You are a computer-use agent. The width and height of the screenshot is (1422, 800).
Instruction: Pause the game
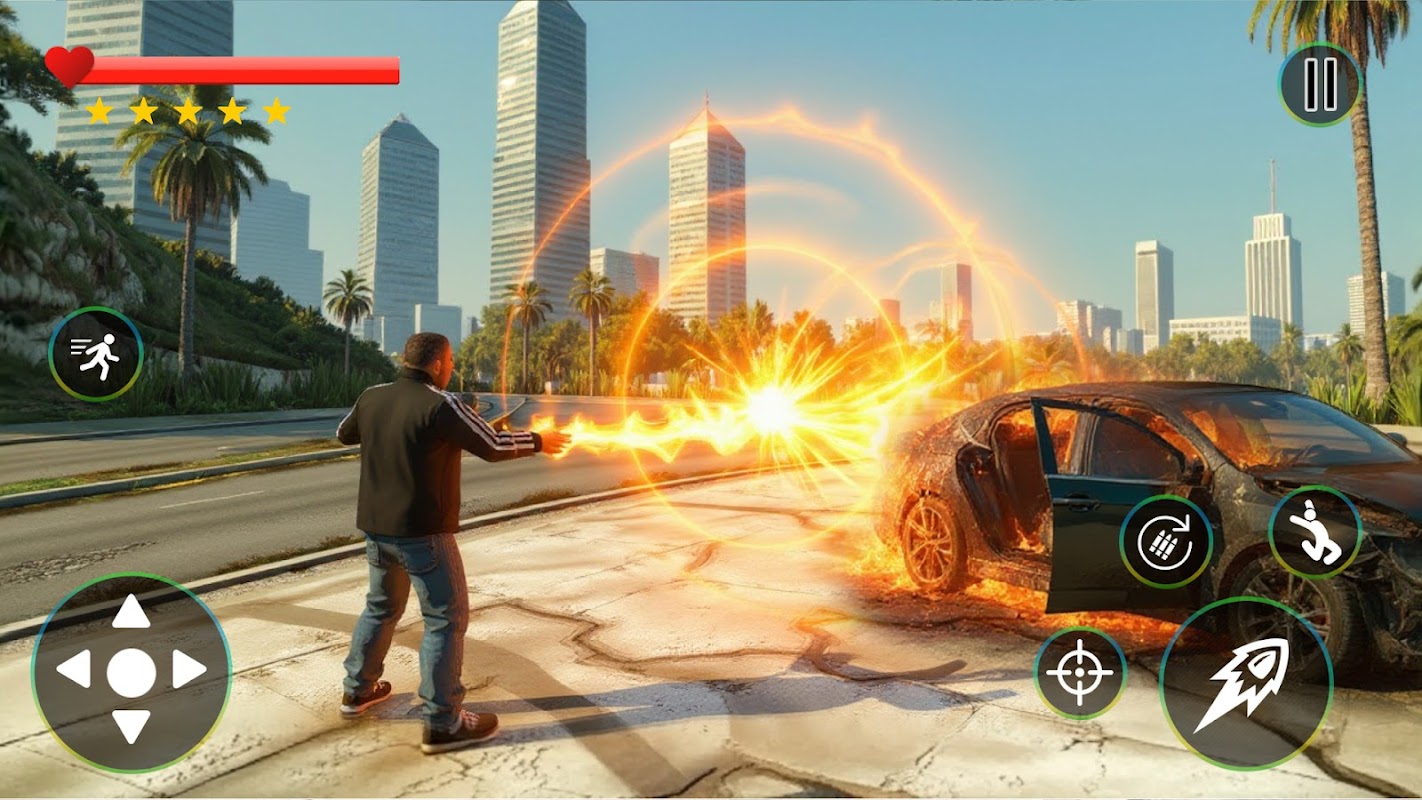1320,85
